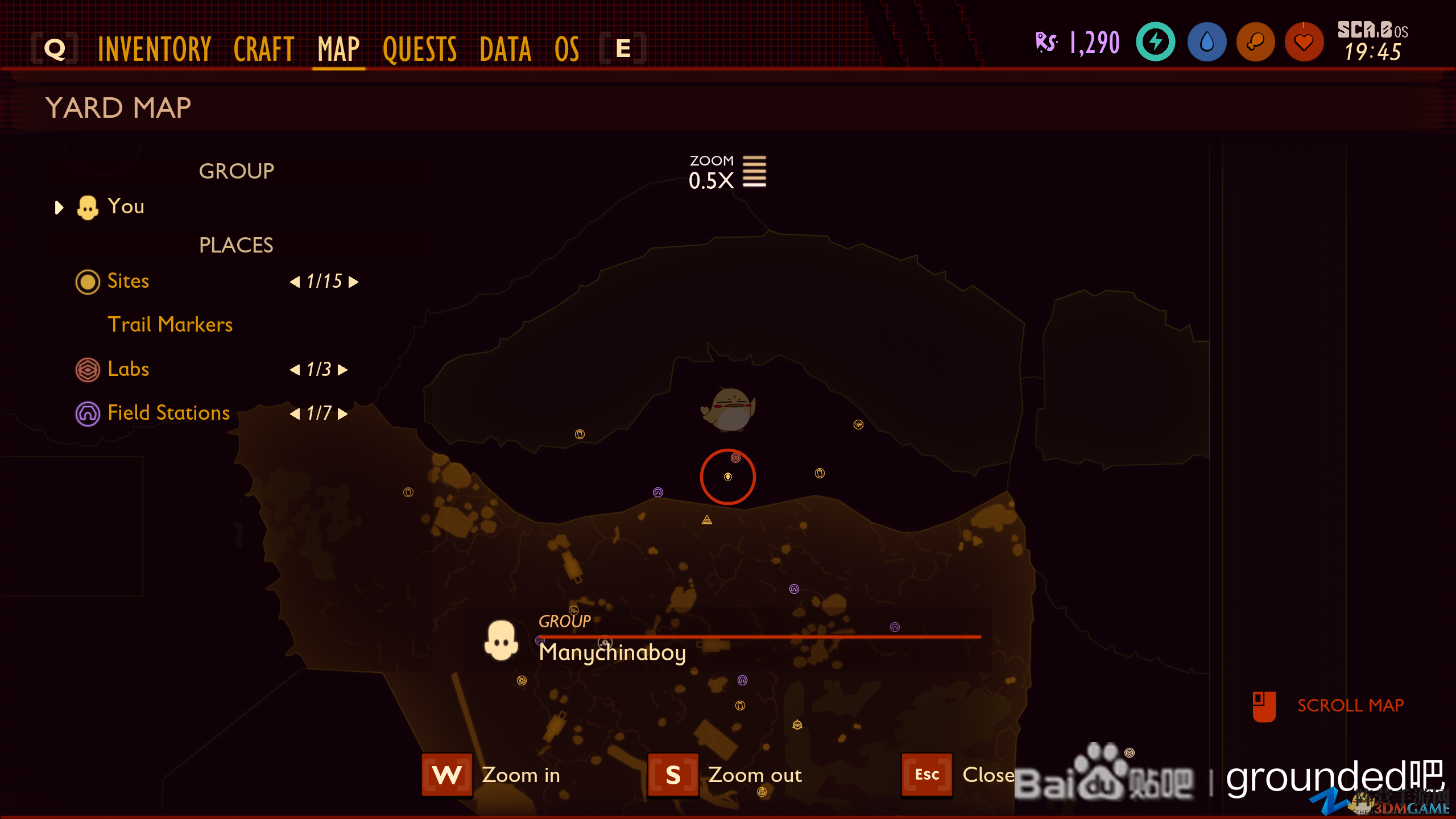This screenshot has width=1456, height=819.
Task: Open the Craft tab
Action: click(263, 49)
